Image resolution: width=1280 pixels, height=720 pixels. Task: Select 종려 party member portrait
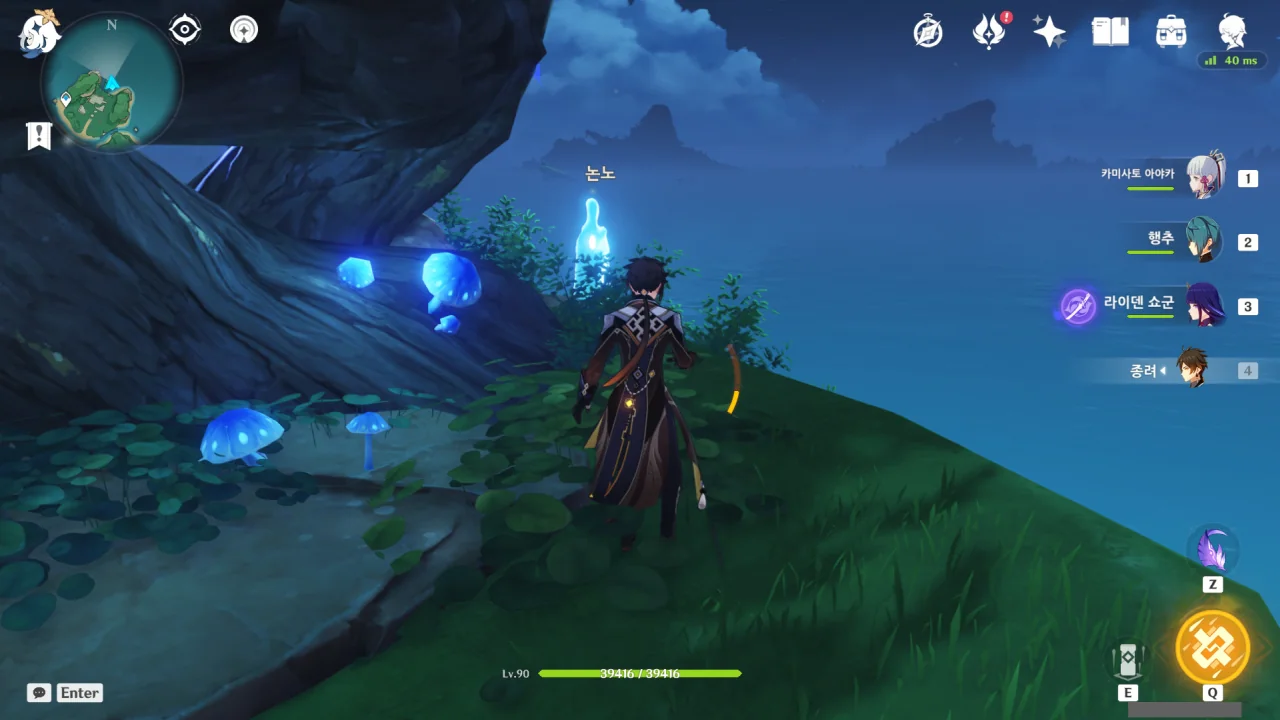pyautogui.click(x=1192, y=369)
